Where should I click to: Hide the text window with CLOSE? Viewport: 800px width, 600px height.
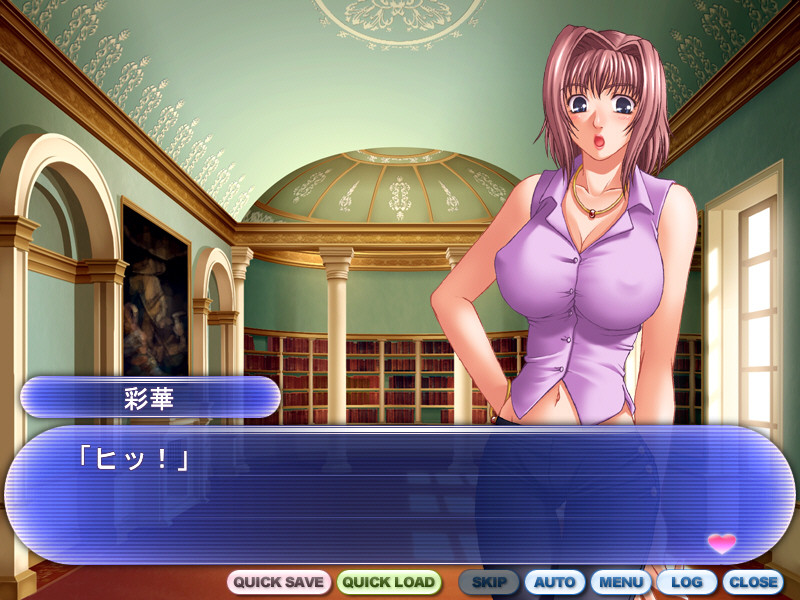pyautogui.click(x=753, y=582)
